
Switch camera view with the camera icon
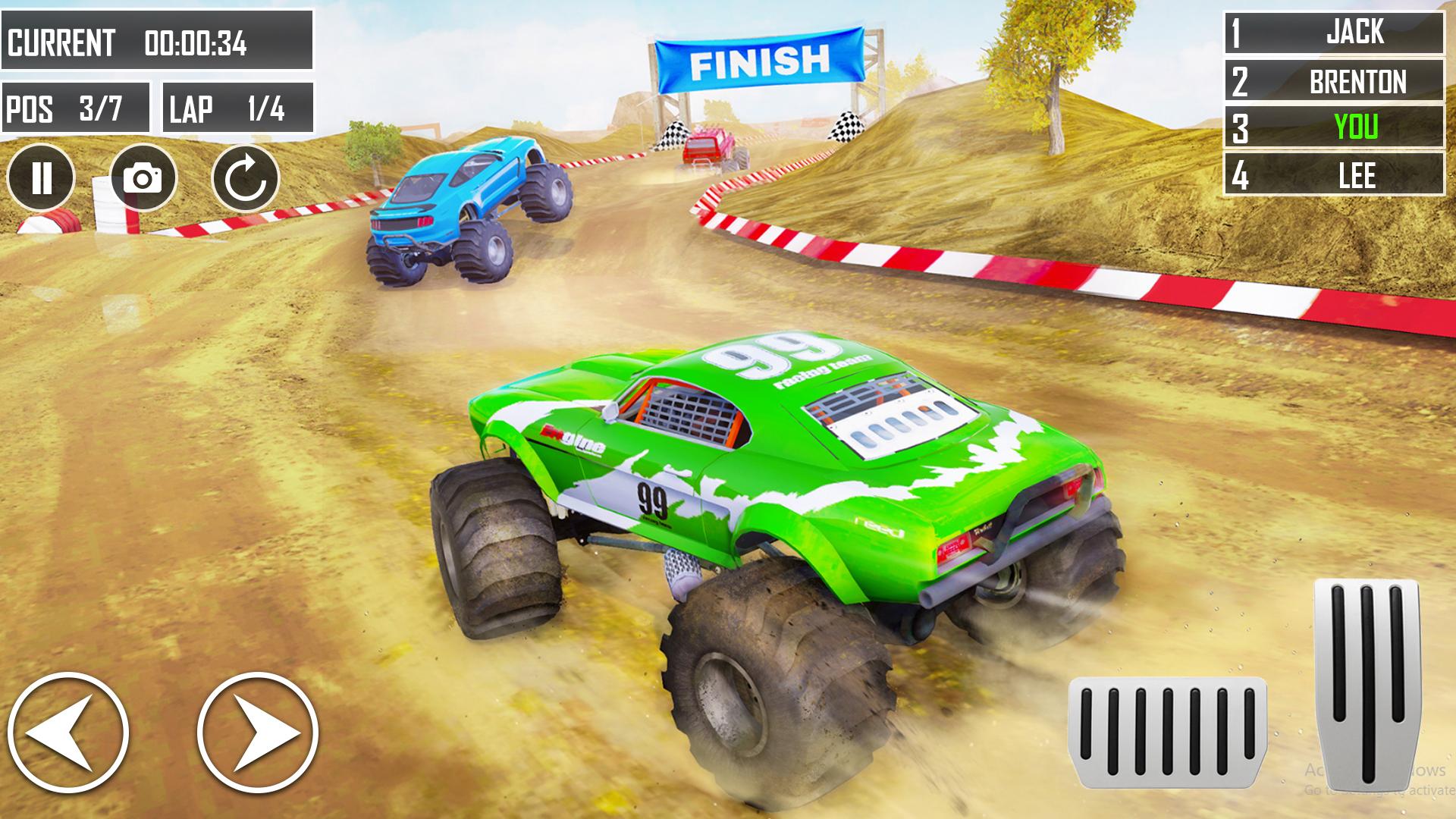(143, 178)
